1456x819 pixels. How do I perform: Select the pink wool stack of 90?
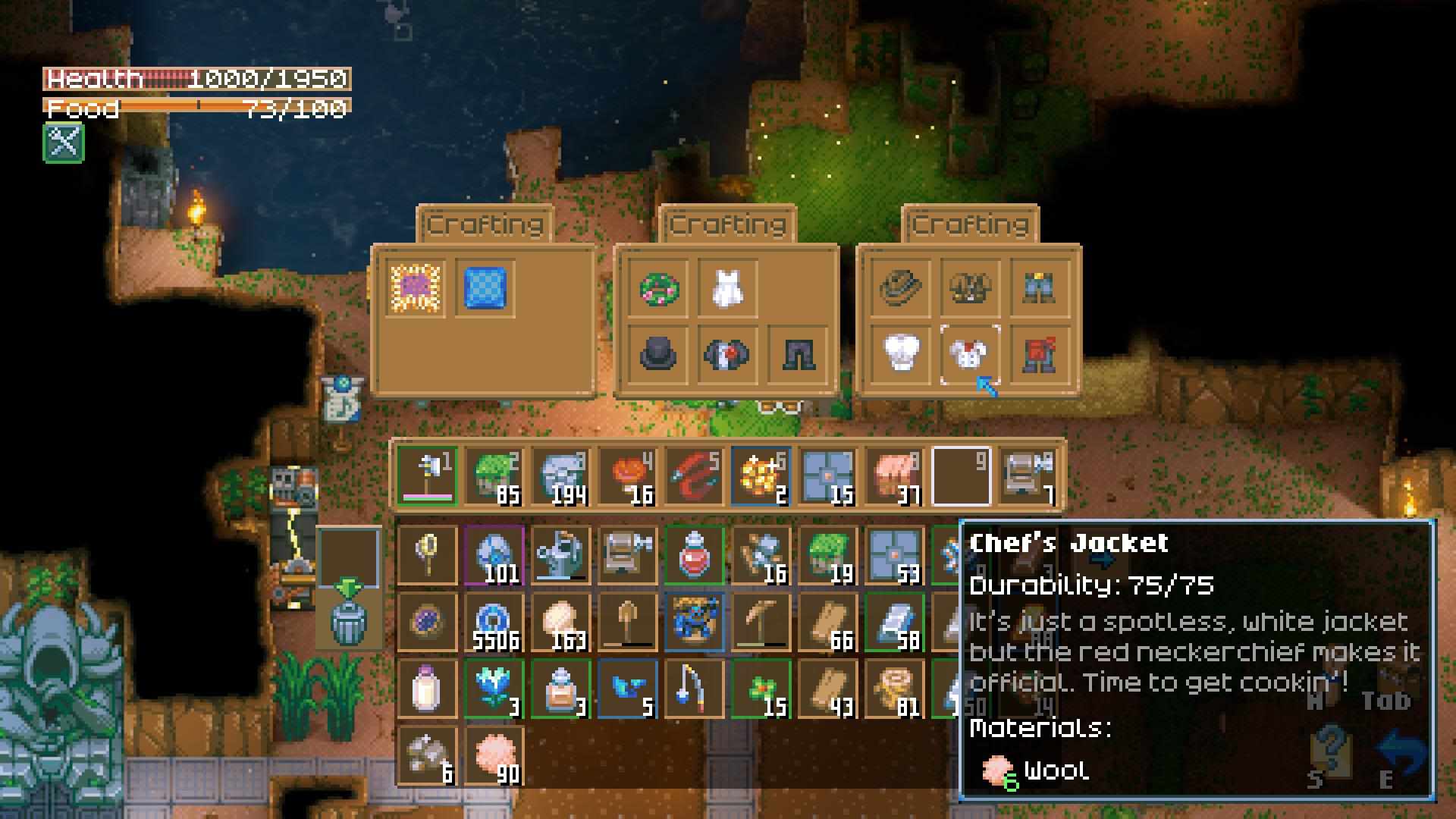pyautogui.click(x=494, y=756)
